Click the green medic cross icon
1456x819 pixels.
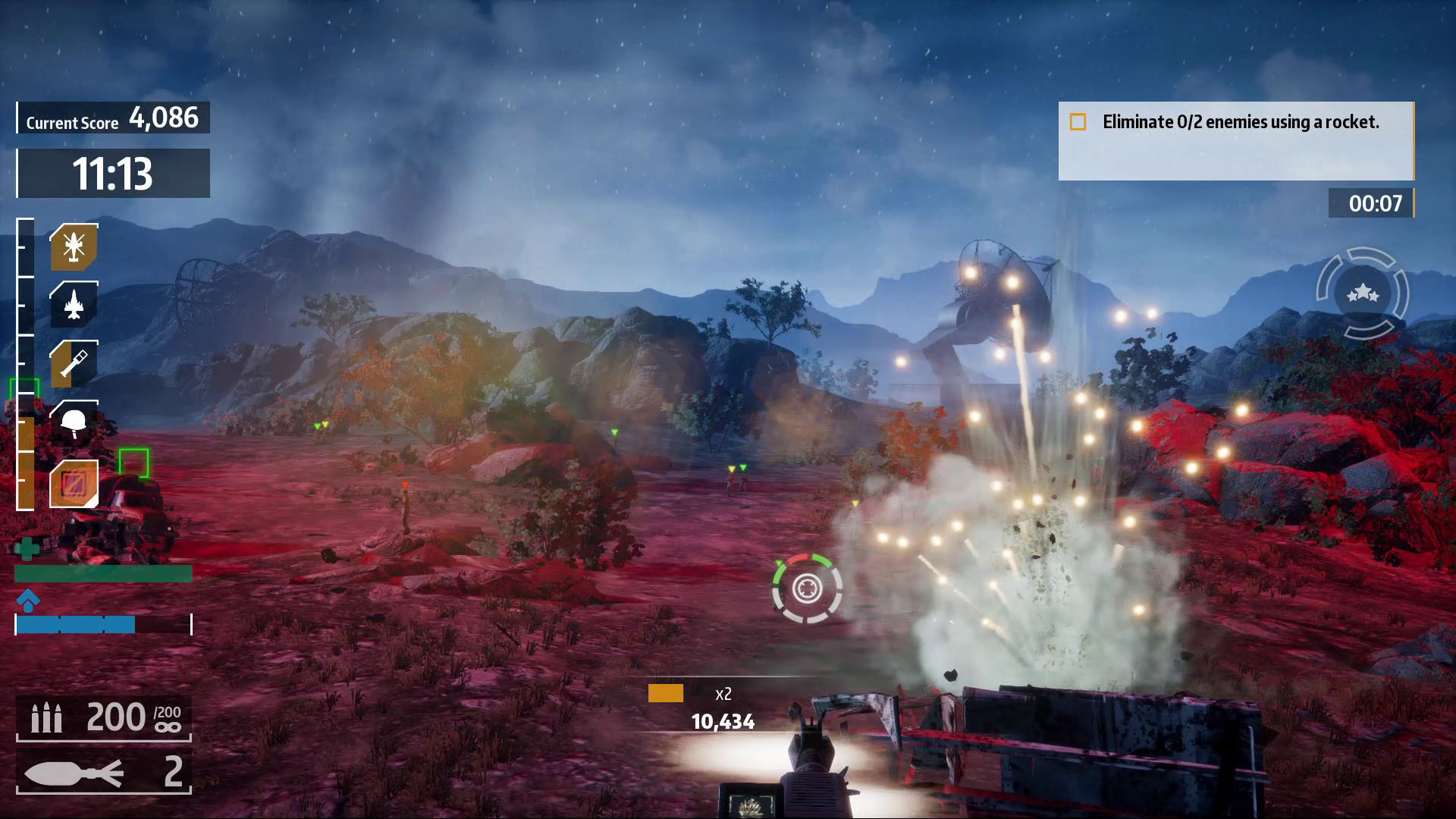coord(27,548)
